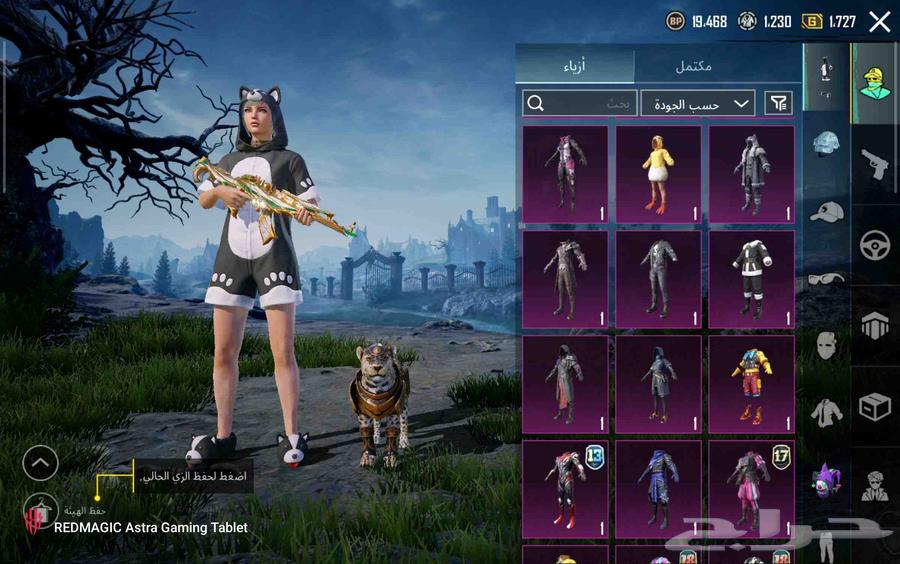Close the inventory screen with the X
900x564 pixels.
pyautogui.click(x=879, y=22)
